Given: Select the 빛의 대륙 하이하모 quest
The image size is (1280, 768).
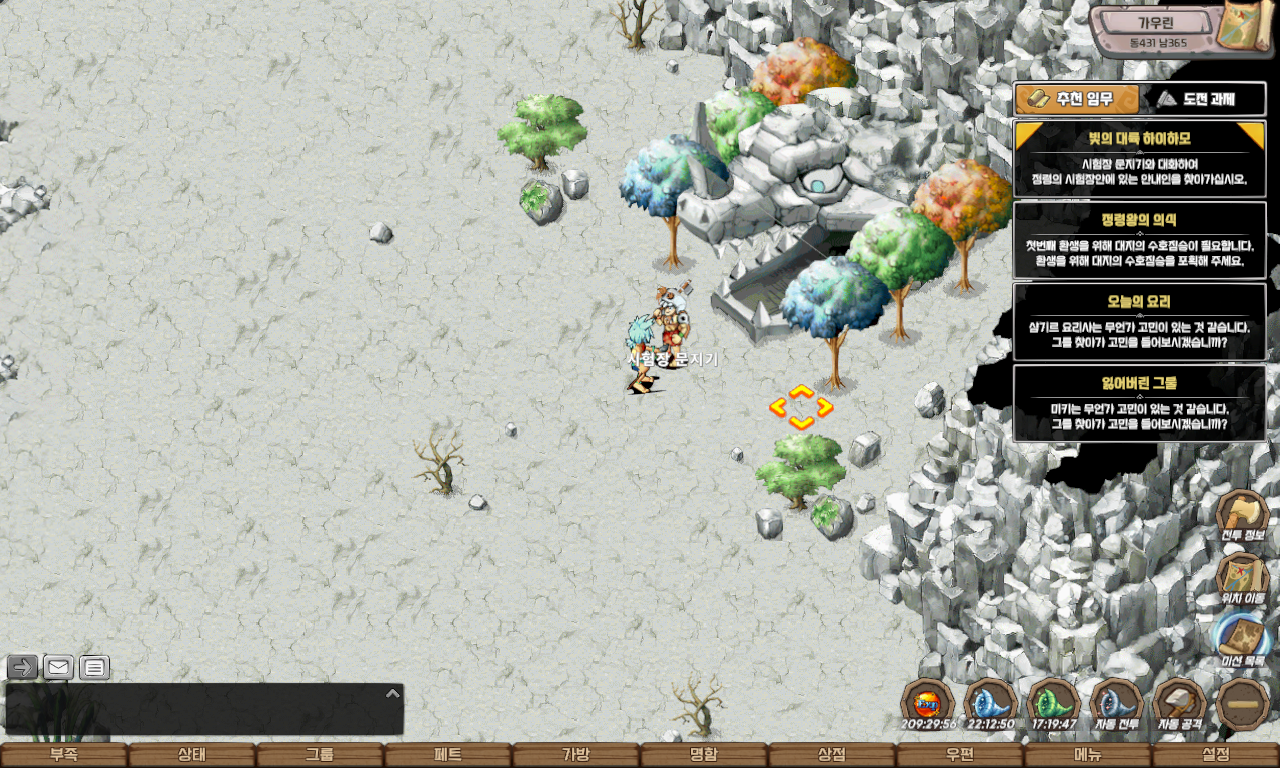Looking at the screenshot, I should coord(1140,157).
